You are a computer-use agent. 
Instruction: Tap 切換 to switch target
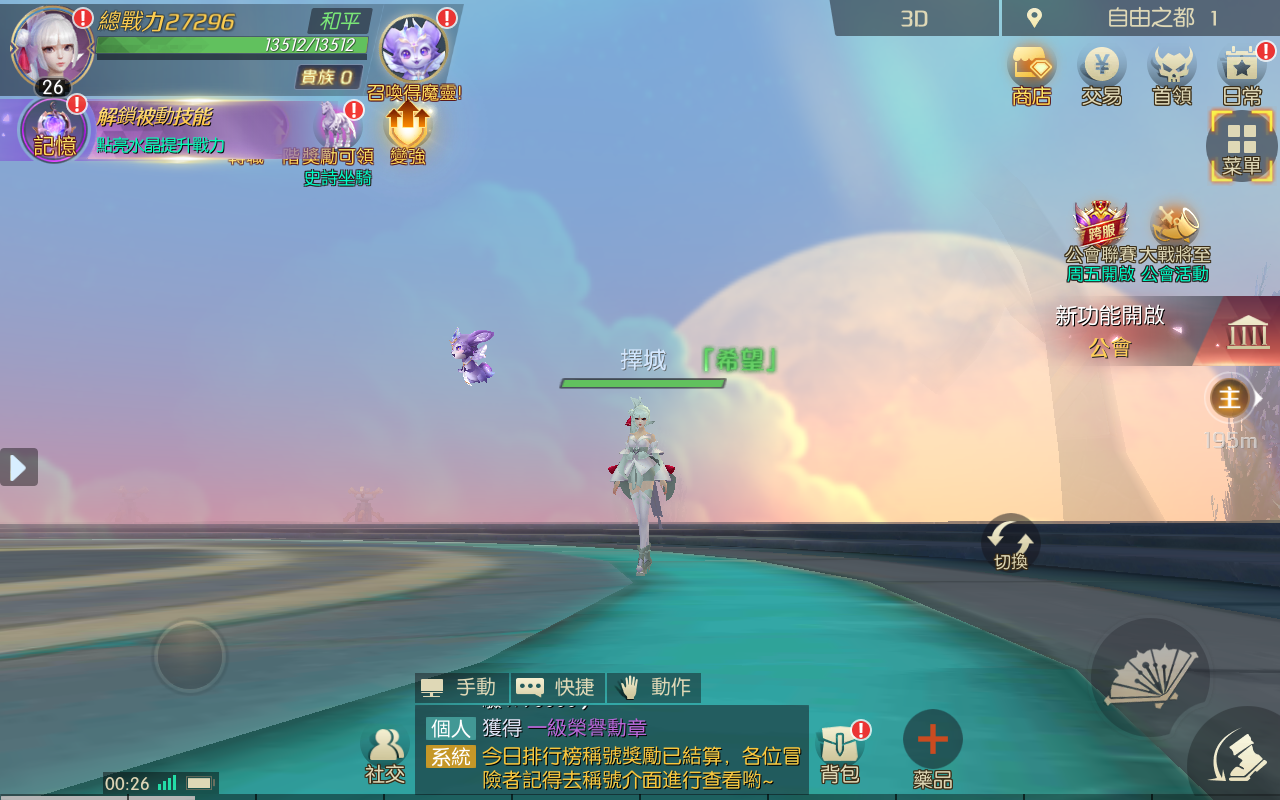tap(1010, 540)
